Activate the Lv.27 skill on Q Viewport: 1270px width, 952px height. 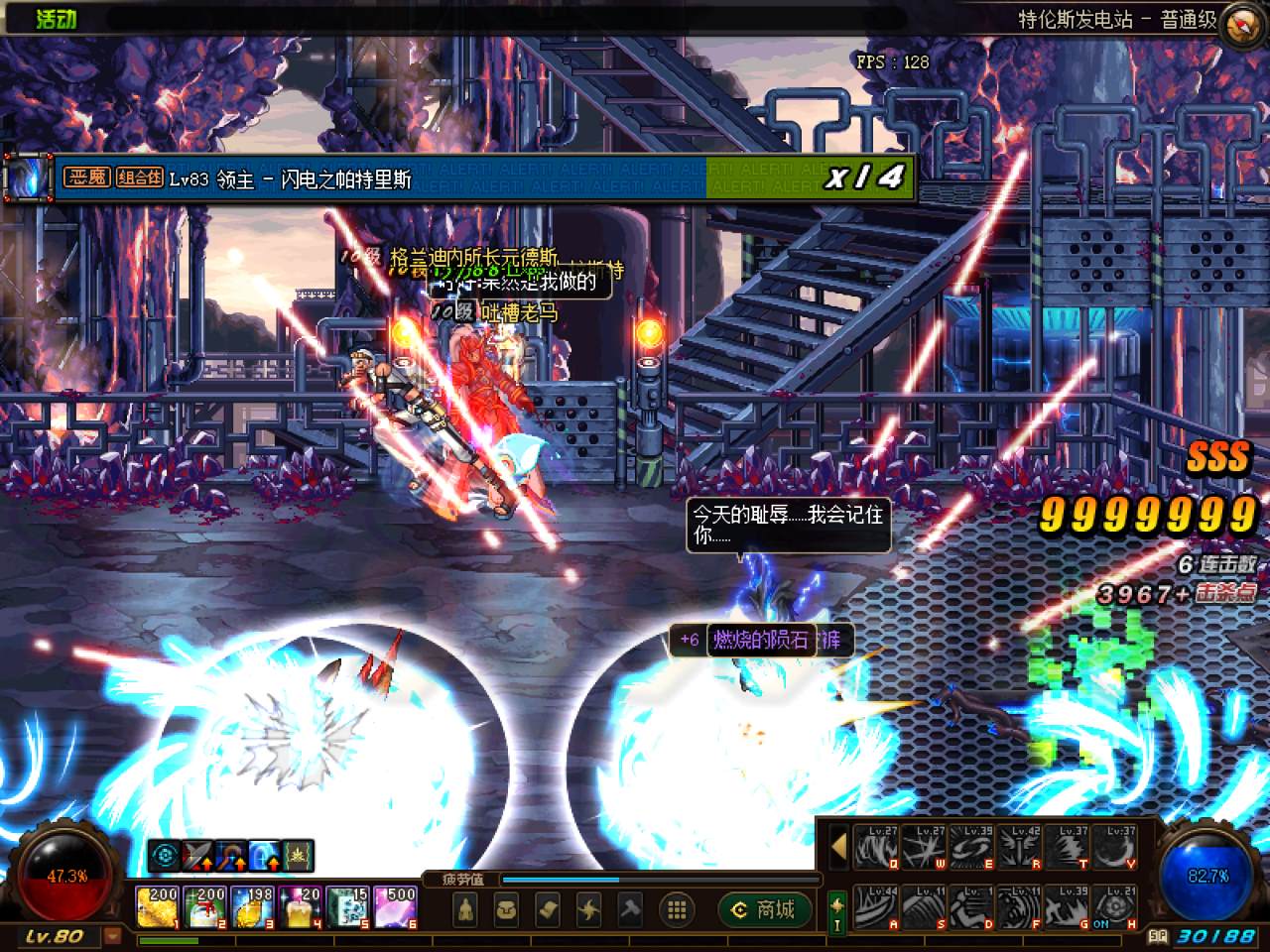[876, 847]
